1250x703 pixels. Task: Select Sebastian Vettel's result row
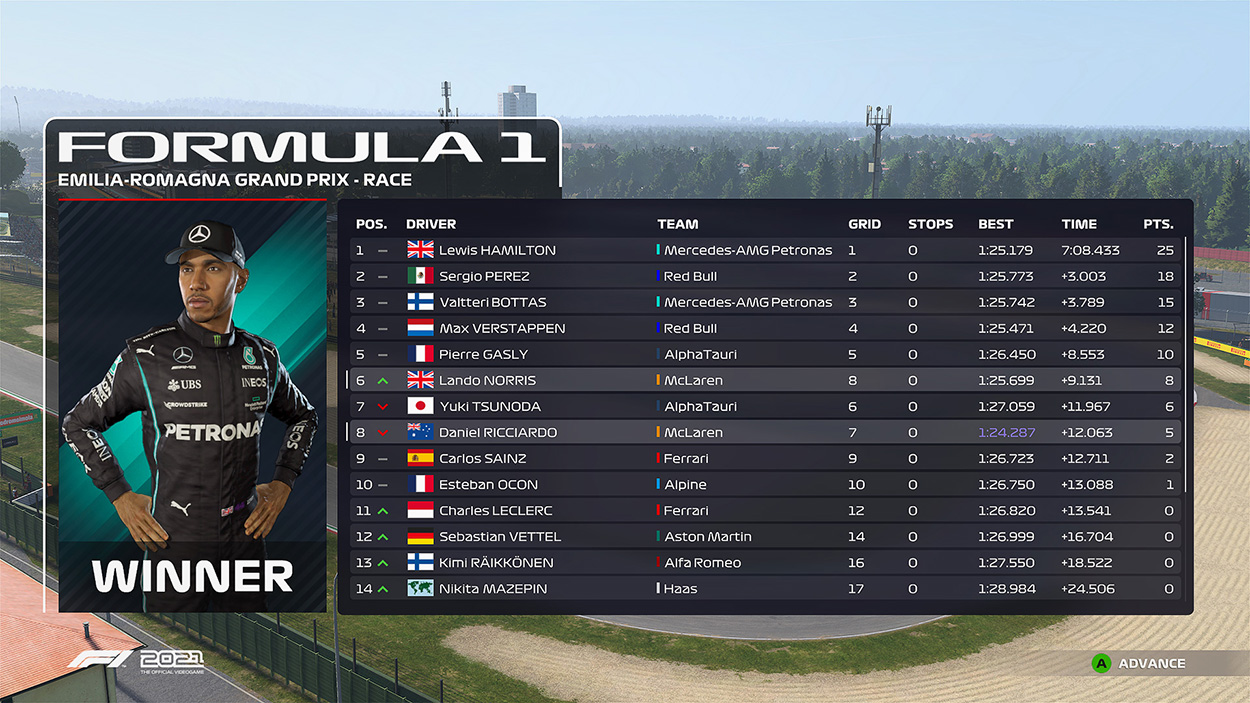765,536
